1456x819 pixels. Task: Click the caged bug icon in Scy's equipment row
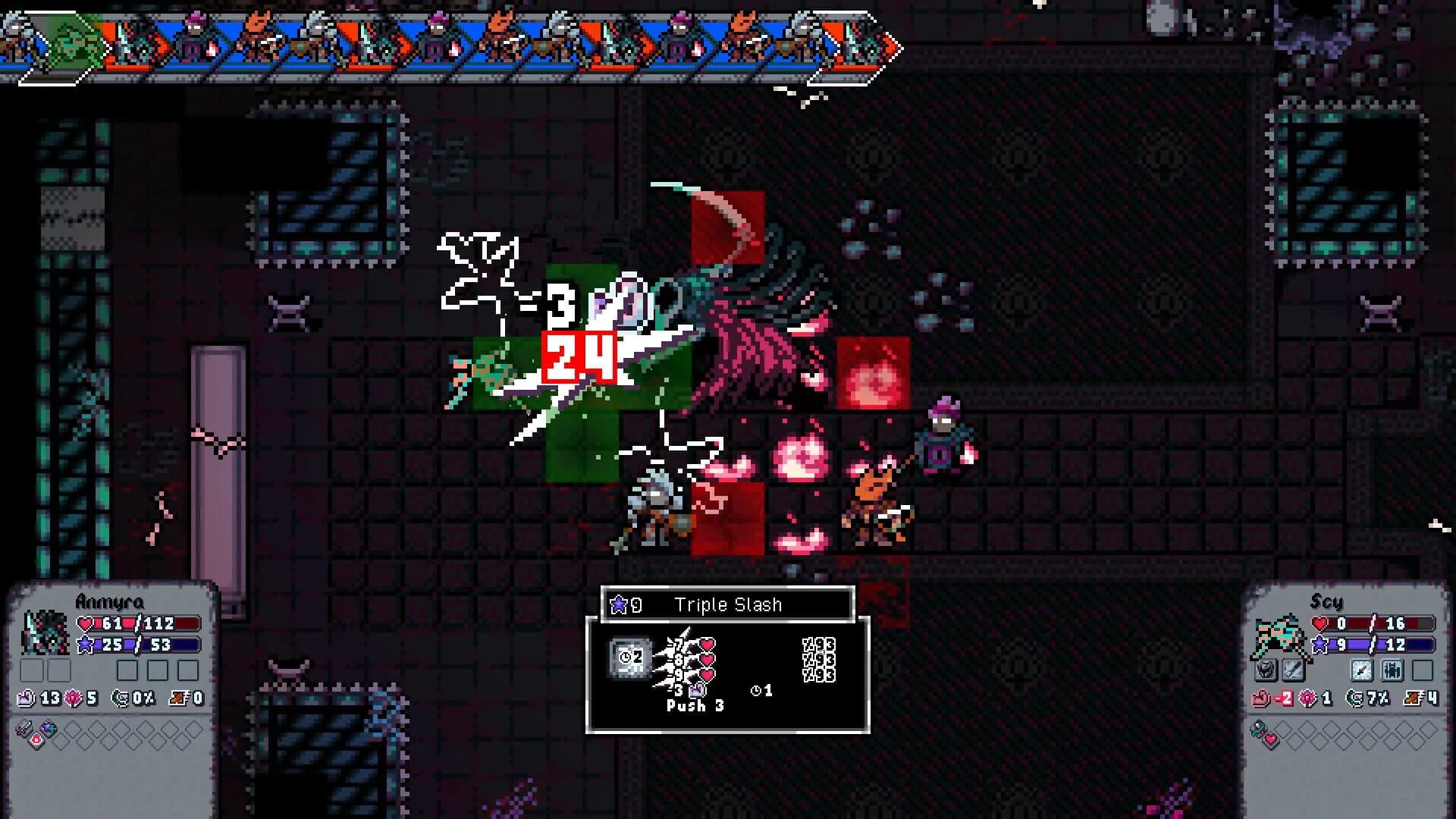point(1390,670)
